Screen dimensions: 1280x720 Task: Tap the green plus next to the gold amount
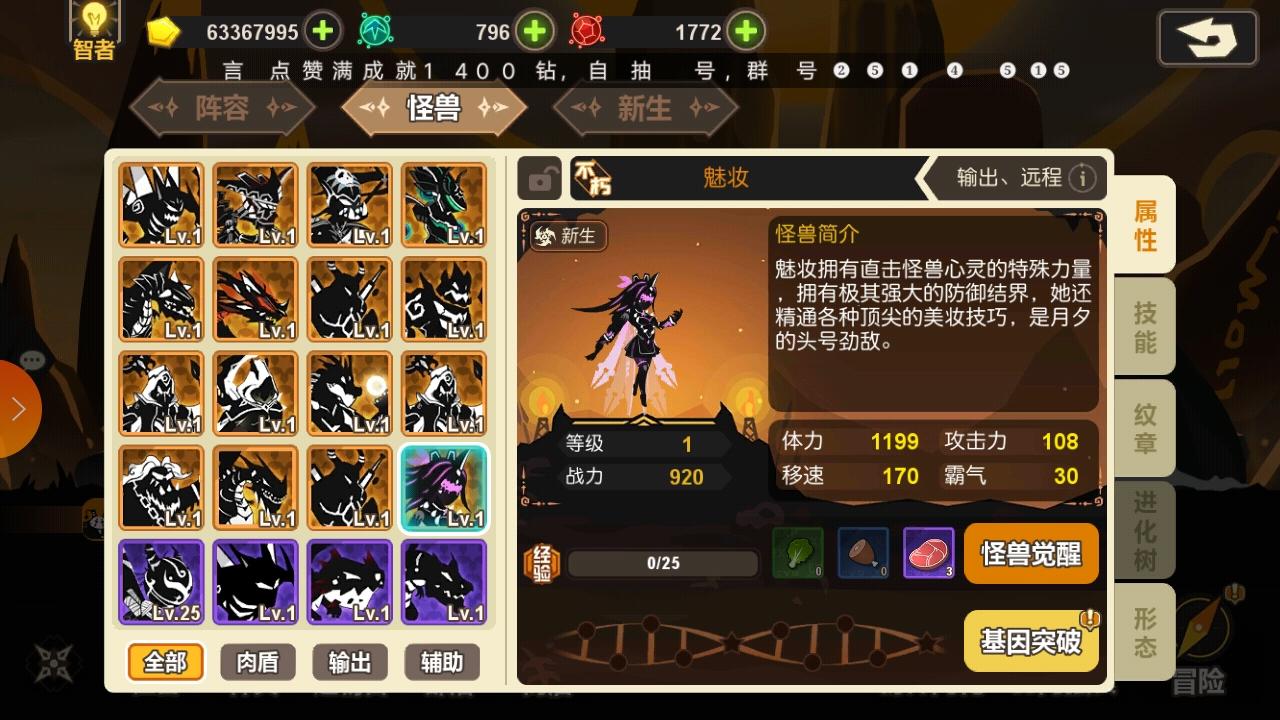(x=321, y=31)
